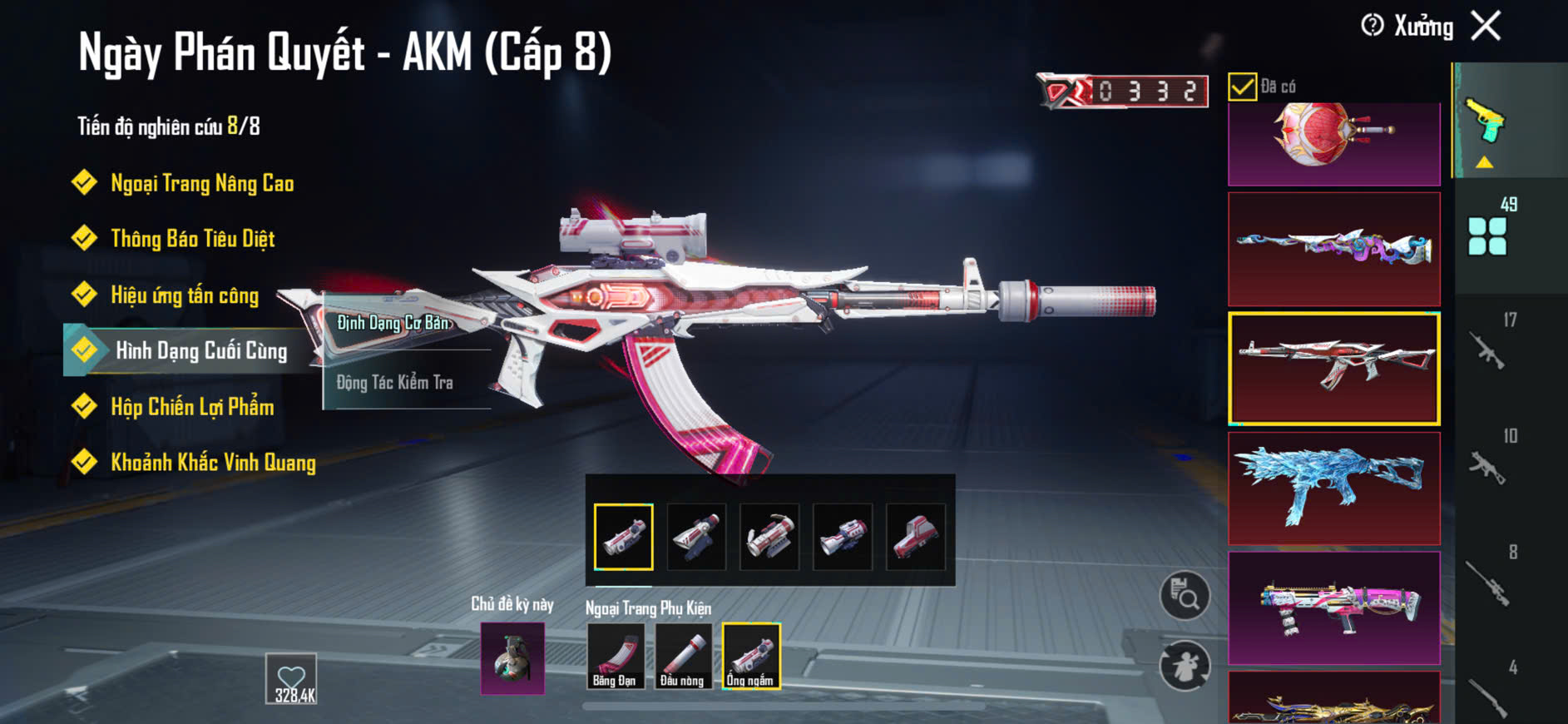Select Ngoại Trang Nâng Cao upgrade entry
This screenshot has width=1568, height=724.
(x=201, y=183)
